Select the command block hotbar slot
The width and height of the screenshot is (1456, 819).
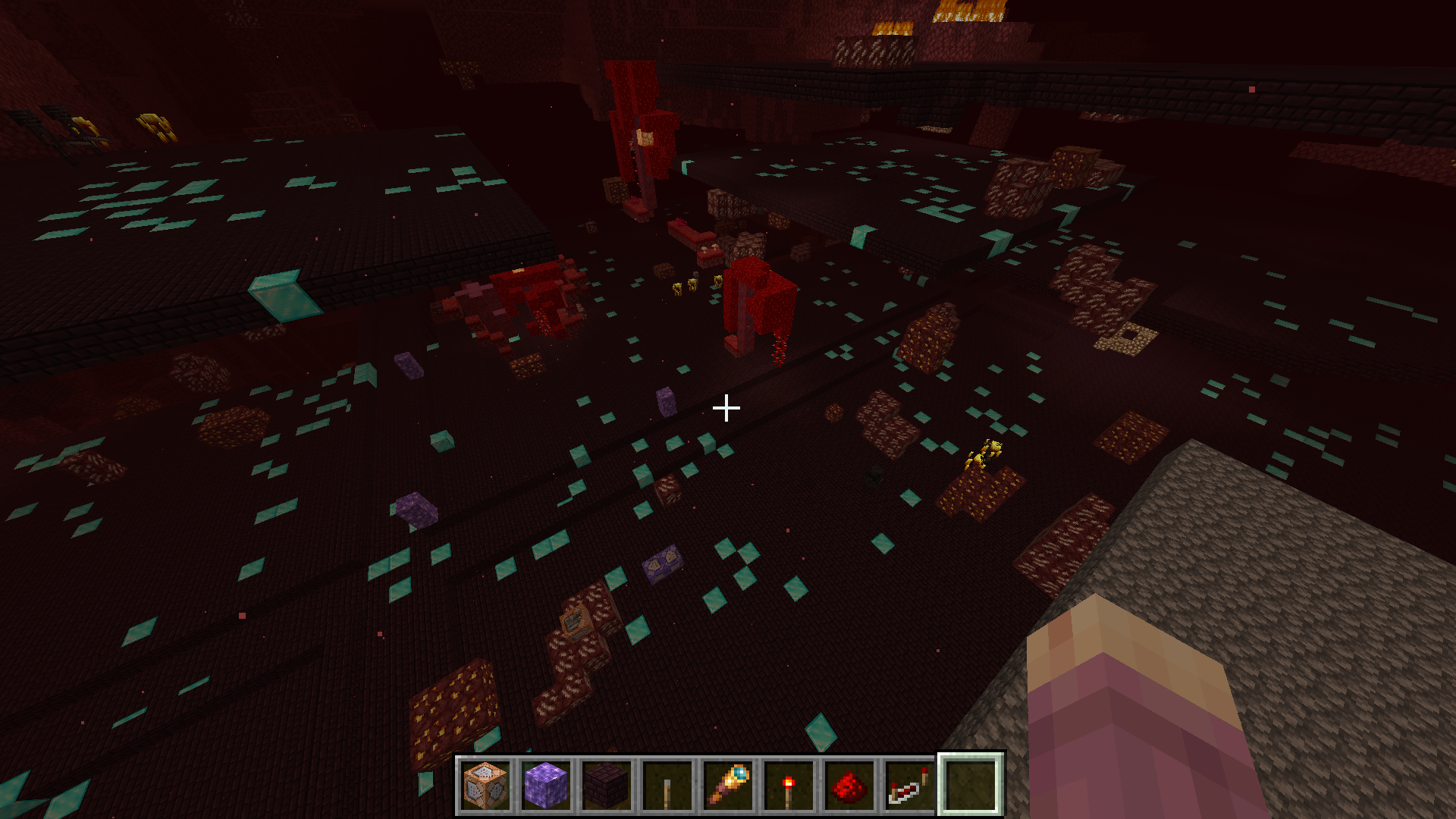tap(485, 785)
